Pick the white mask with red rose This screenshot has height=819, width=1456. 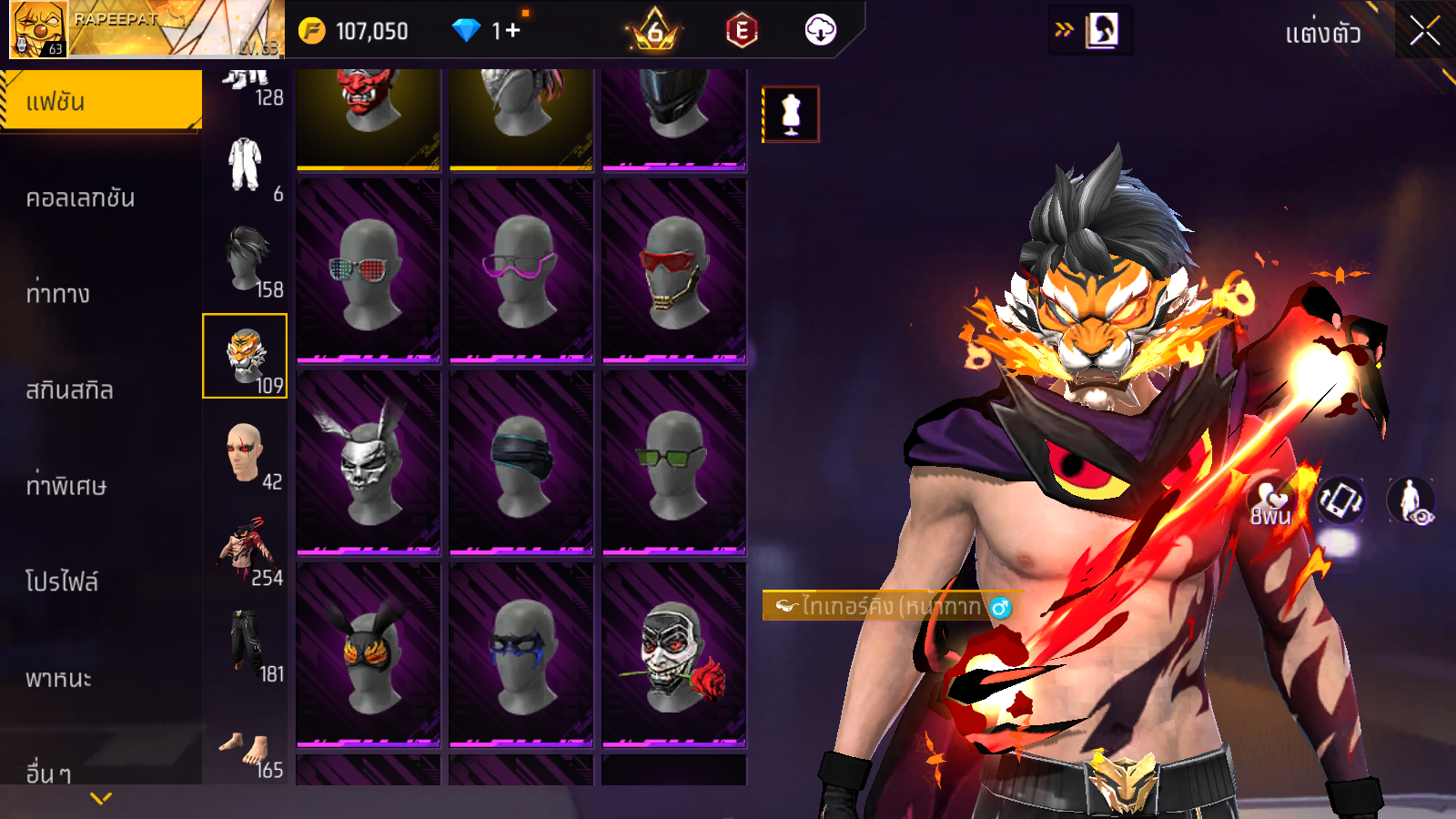(673, 654)
